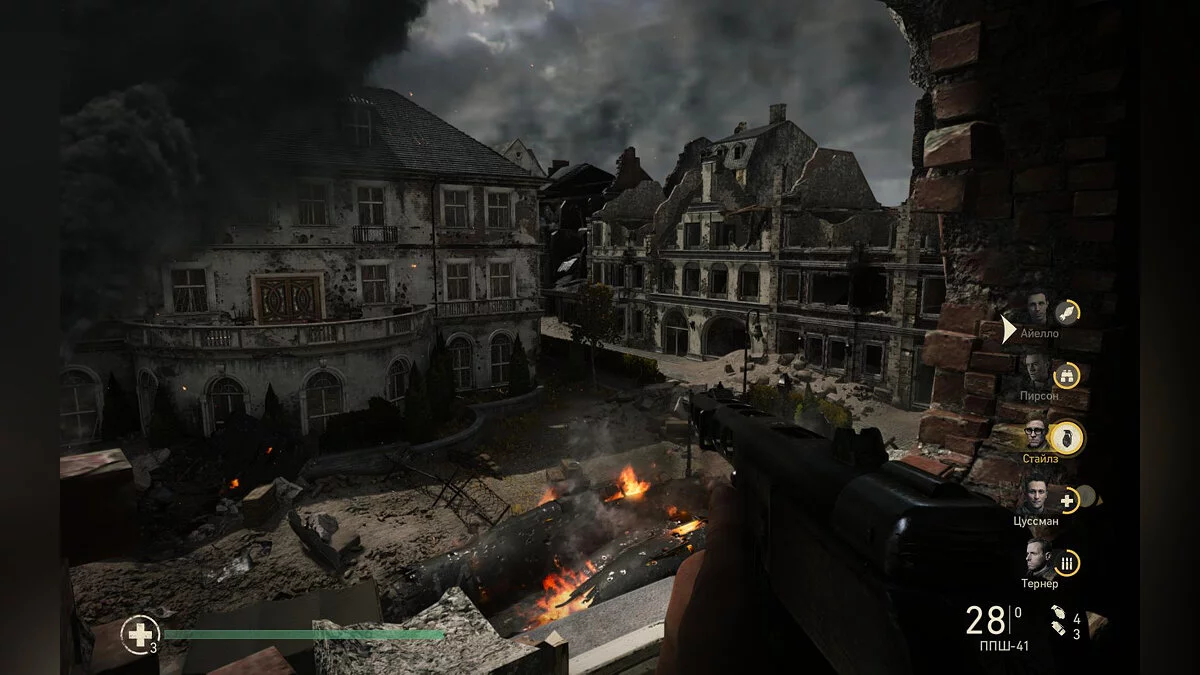This screenshot has width=1200, height=675.
Task: Request grenades with Стайлз's ability icon
Action: [1068, 437]
